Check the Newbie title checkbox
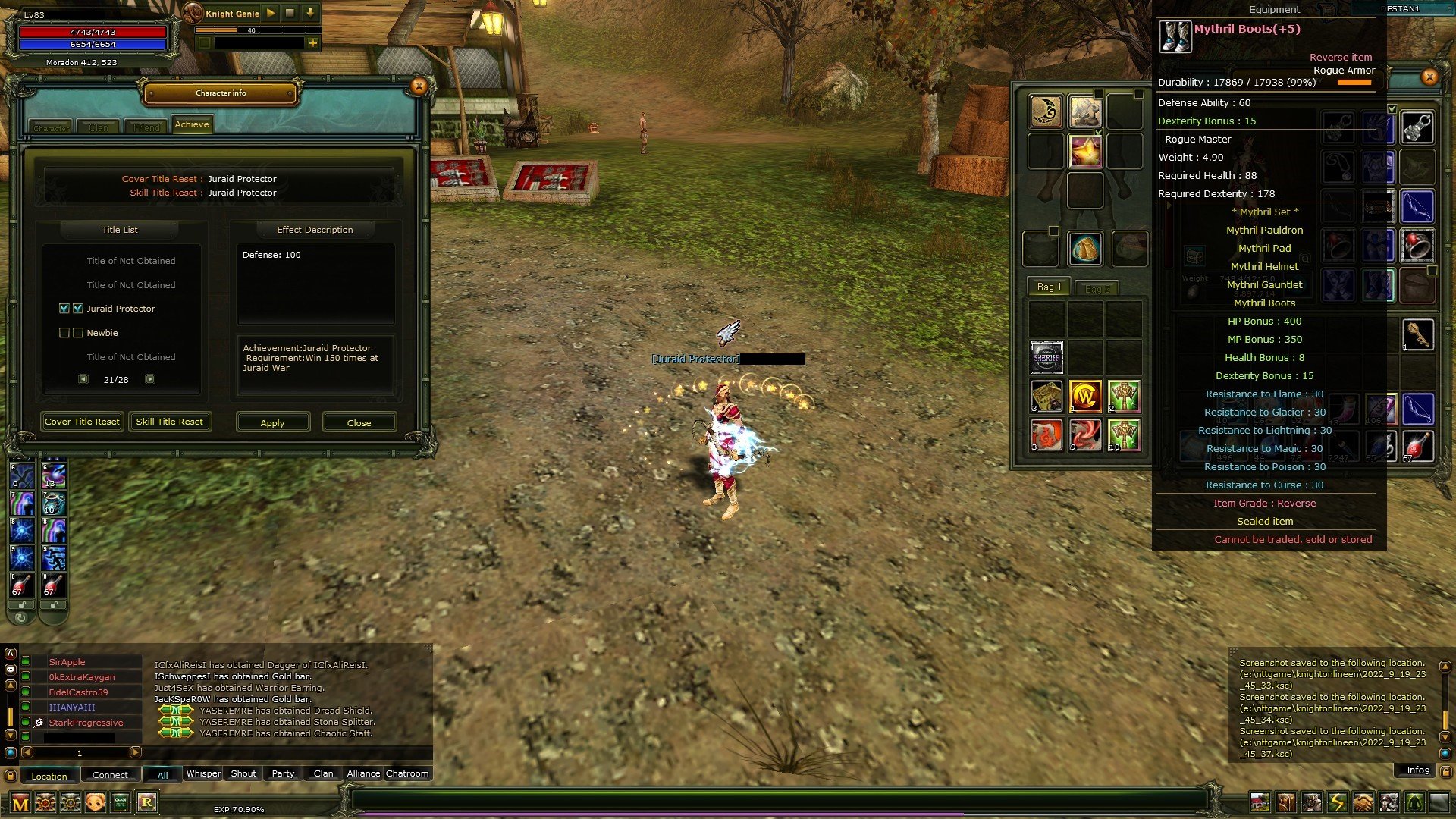Image resolution: width=1456 pixels, height=819 pixels. point(64,333)
